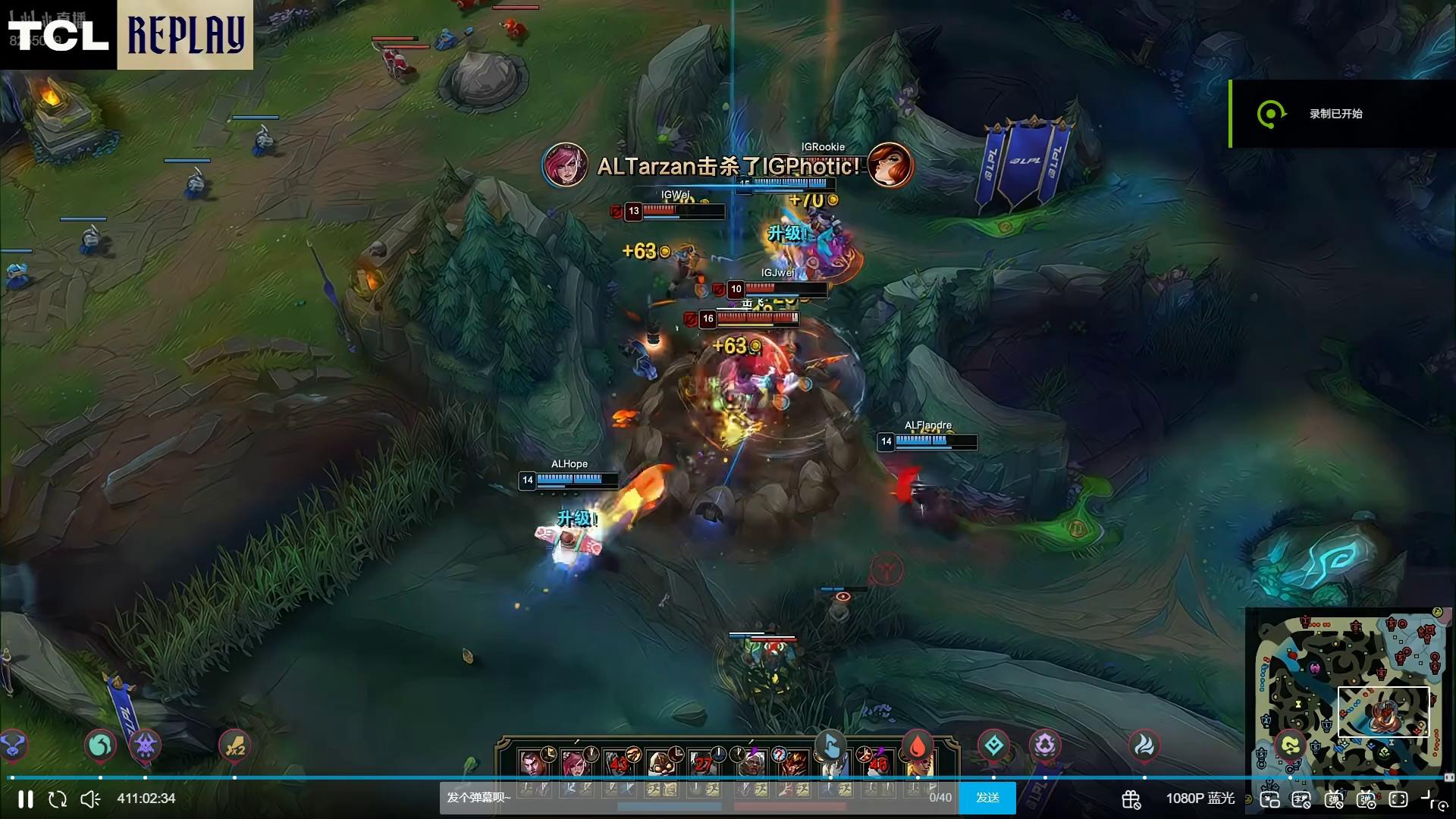Select the pink-haired Vi portrait in scoreboard
1456x819 pixels.
(x=576, y=763)
